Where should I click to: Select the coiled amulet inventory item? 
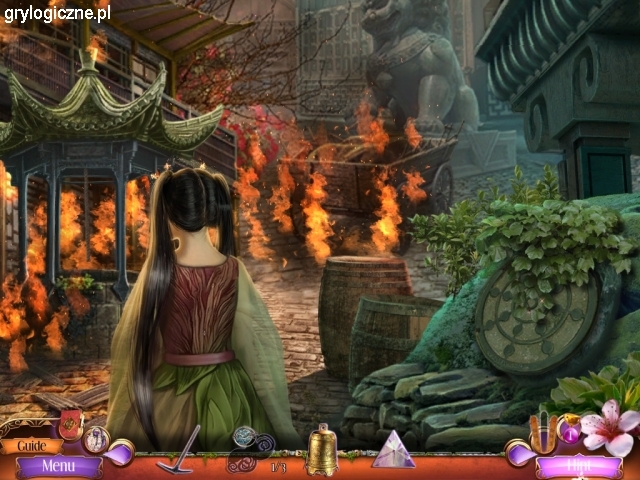click(x=244, y=448)
